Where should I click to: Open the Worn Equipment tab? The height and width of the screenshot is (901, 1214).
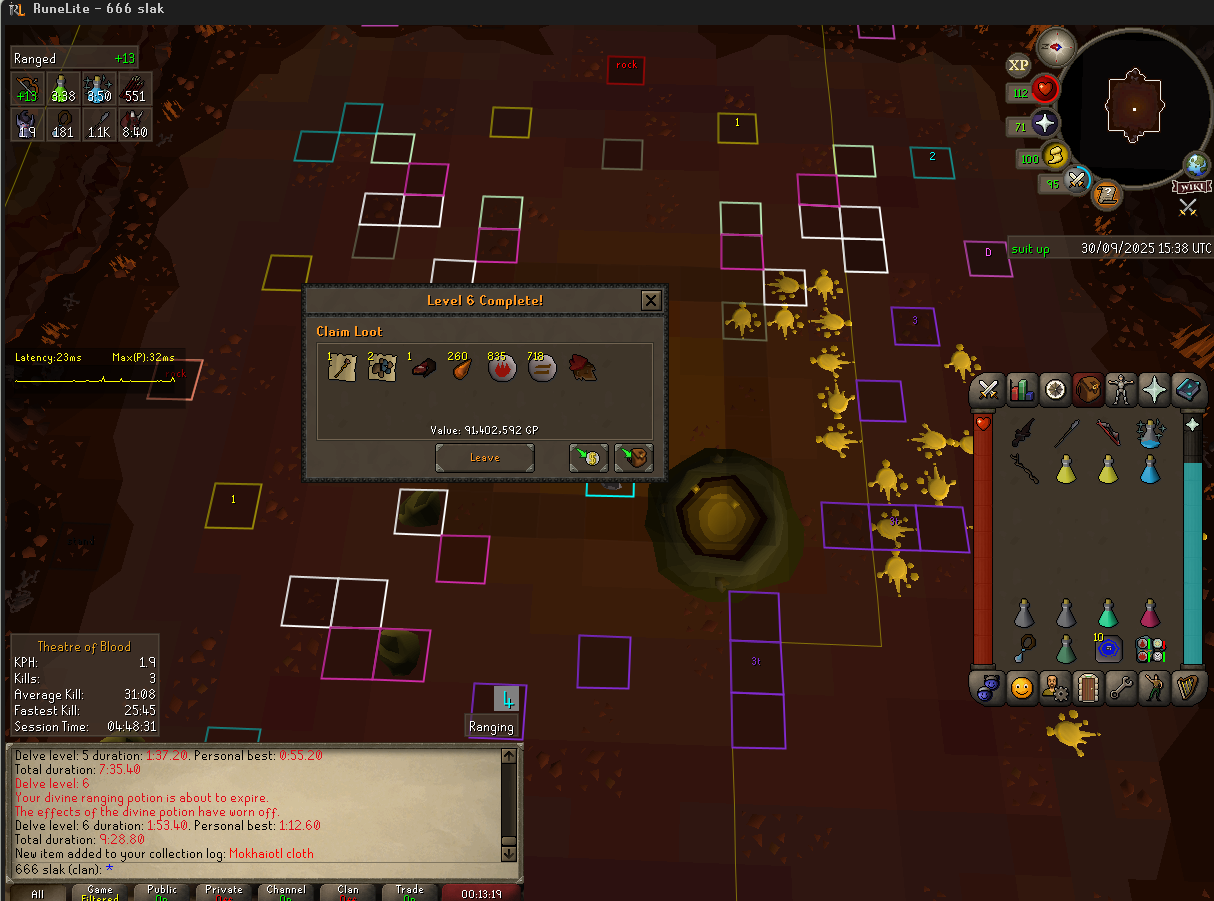pos(1121,389)
